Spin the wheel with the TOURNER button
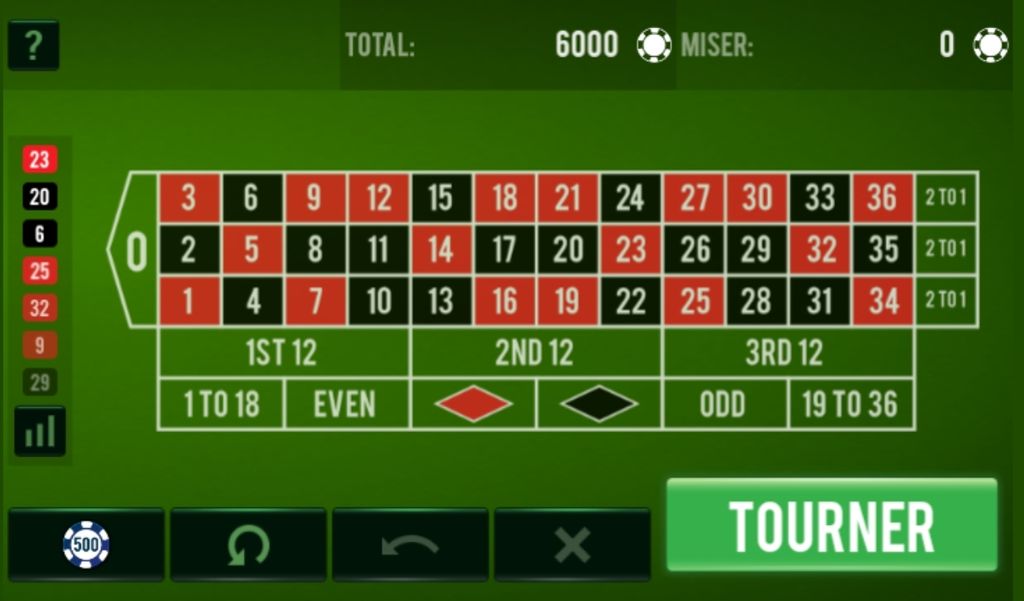Viewport: 1024px width, 601px height. 831,525
